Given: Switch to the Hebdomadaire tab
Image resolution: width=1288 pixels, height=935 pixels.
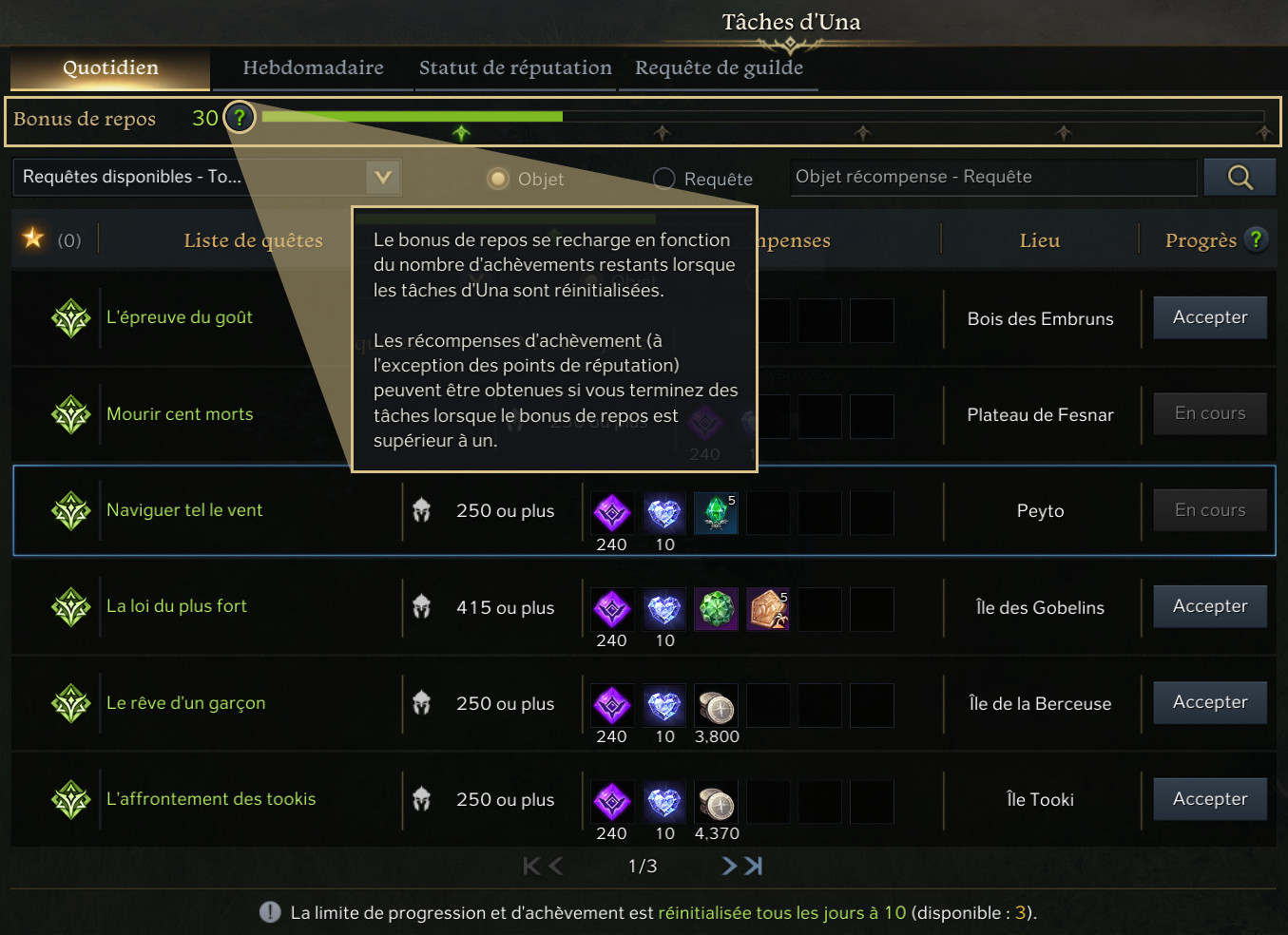Looking at the screenshot, I should (313, 68).
